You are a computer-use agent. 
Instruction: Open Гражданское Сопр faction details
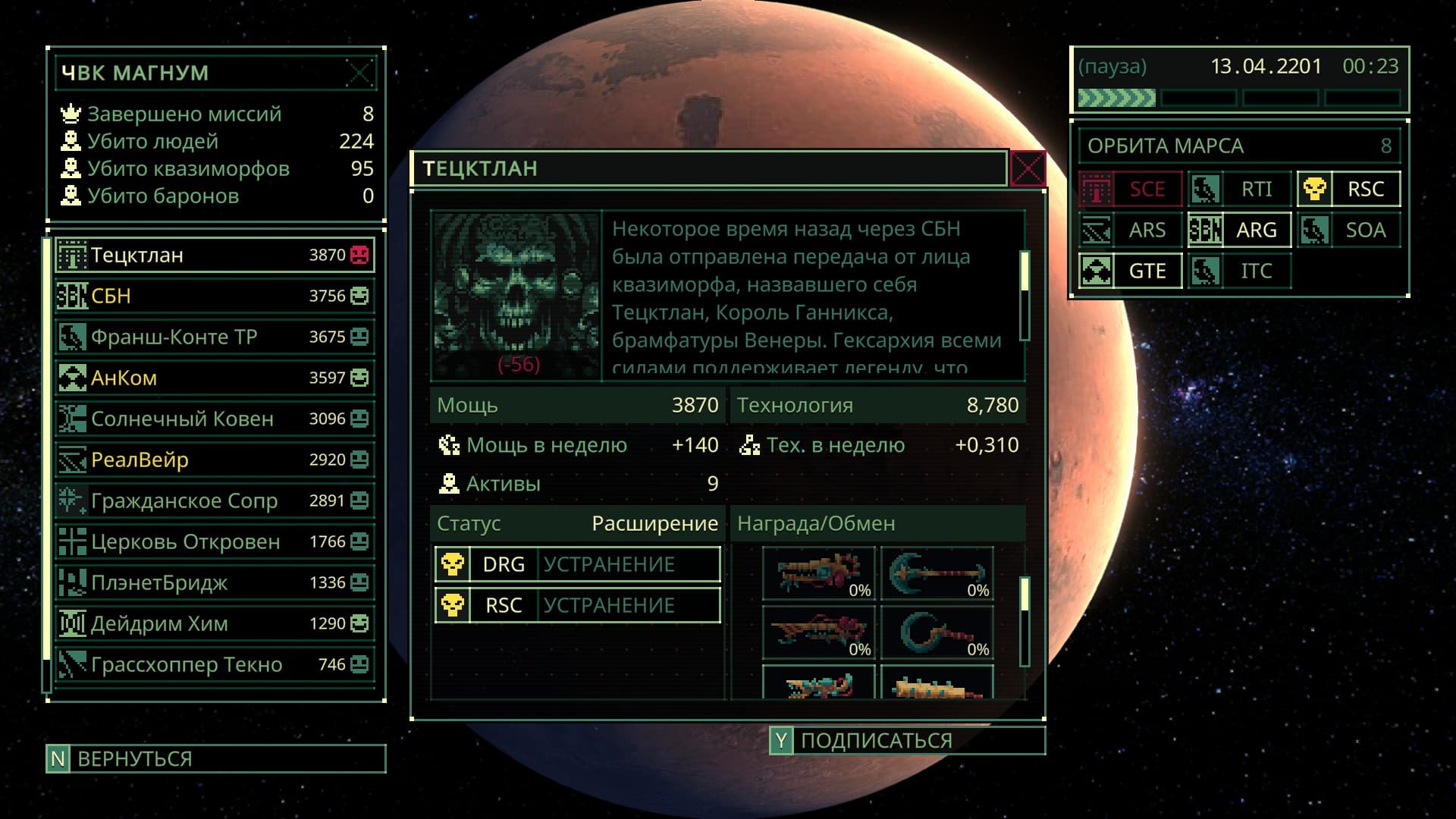pyautogui.click(x=215, y=500)
